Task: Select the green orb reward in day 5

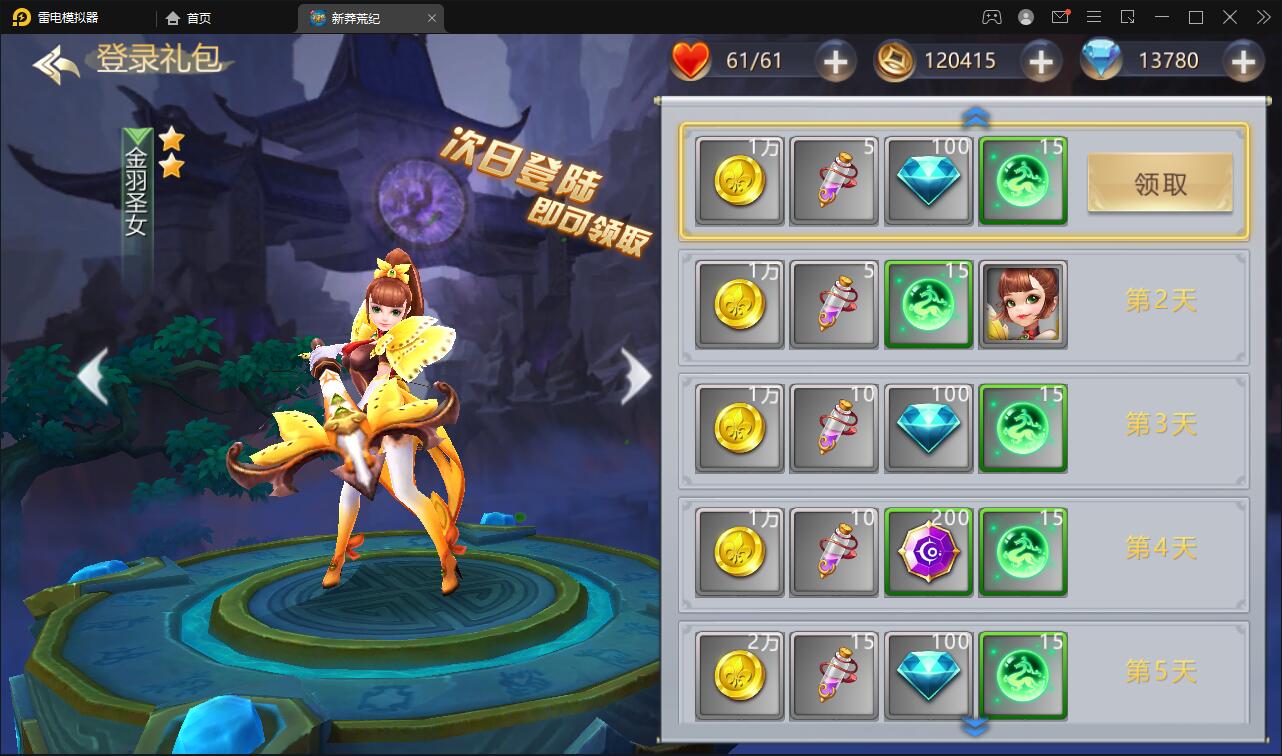Action: click(1022, 676)
